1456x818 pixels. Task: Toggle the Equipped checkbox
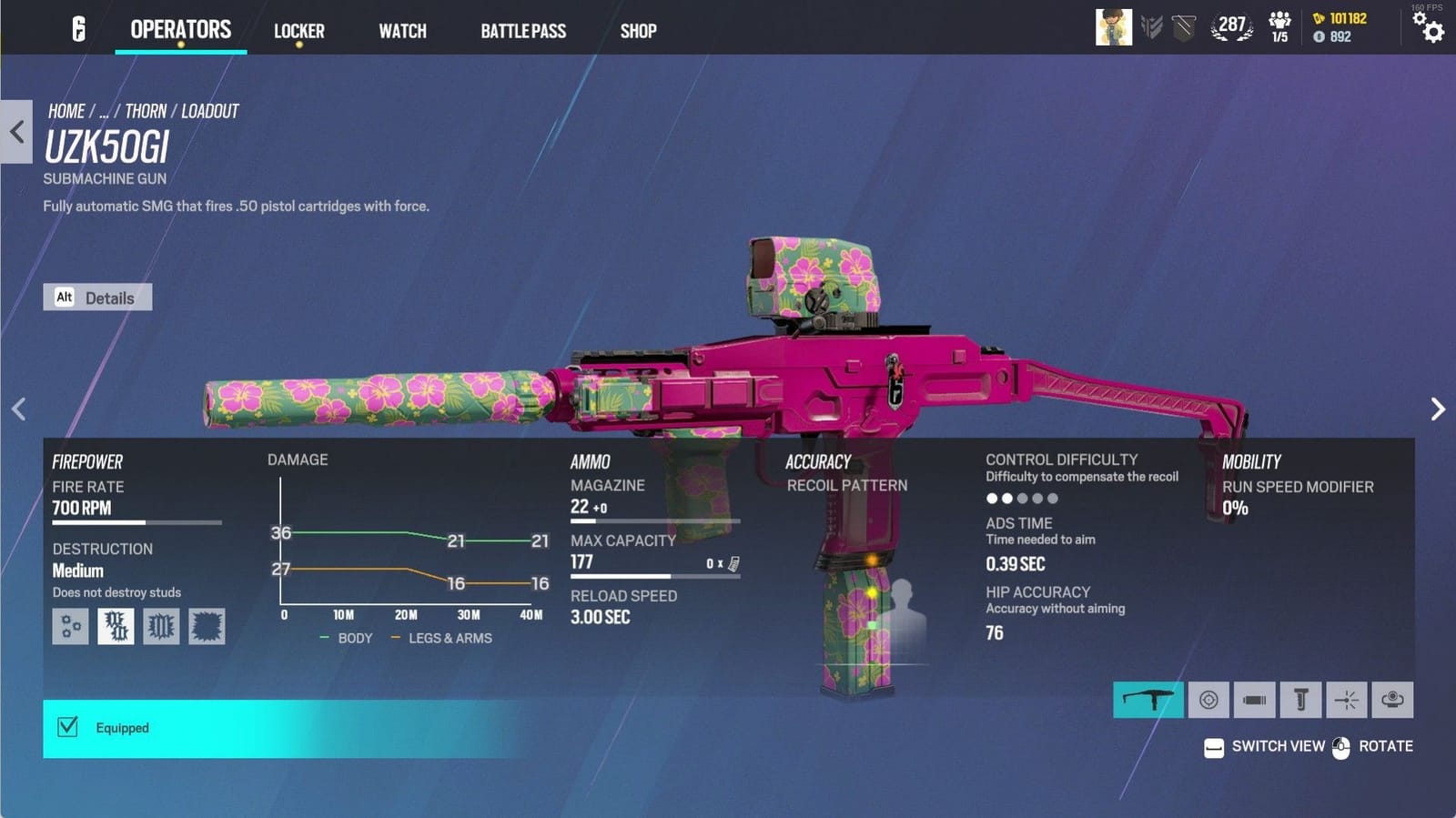[x=67, y=726]
